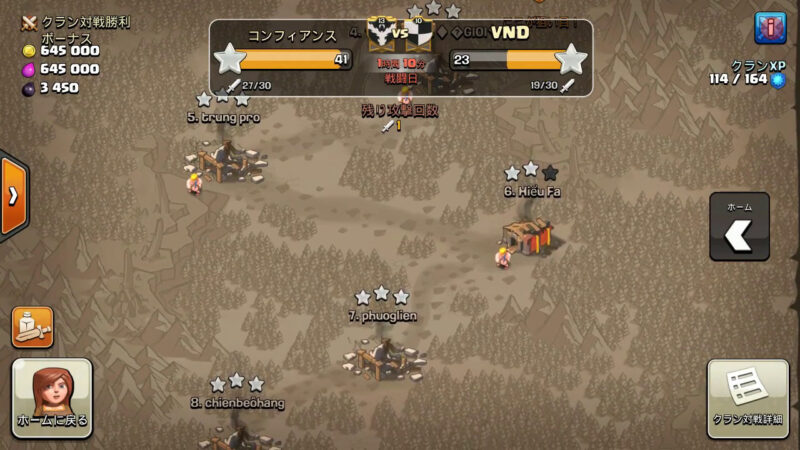
Task: Open clan war details
Action: point(747,398)
